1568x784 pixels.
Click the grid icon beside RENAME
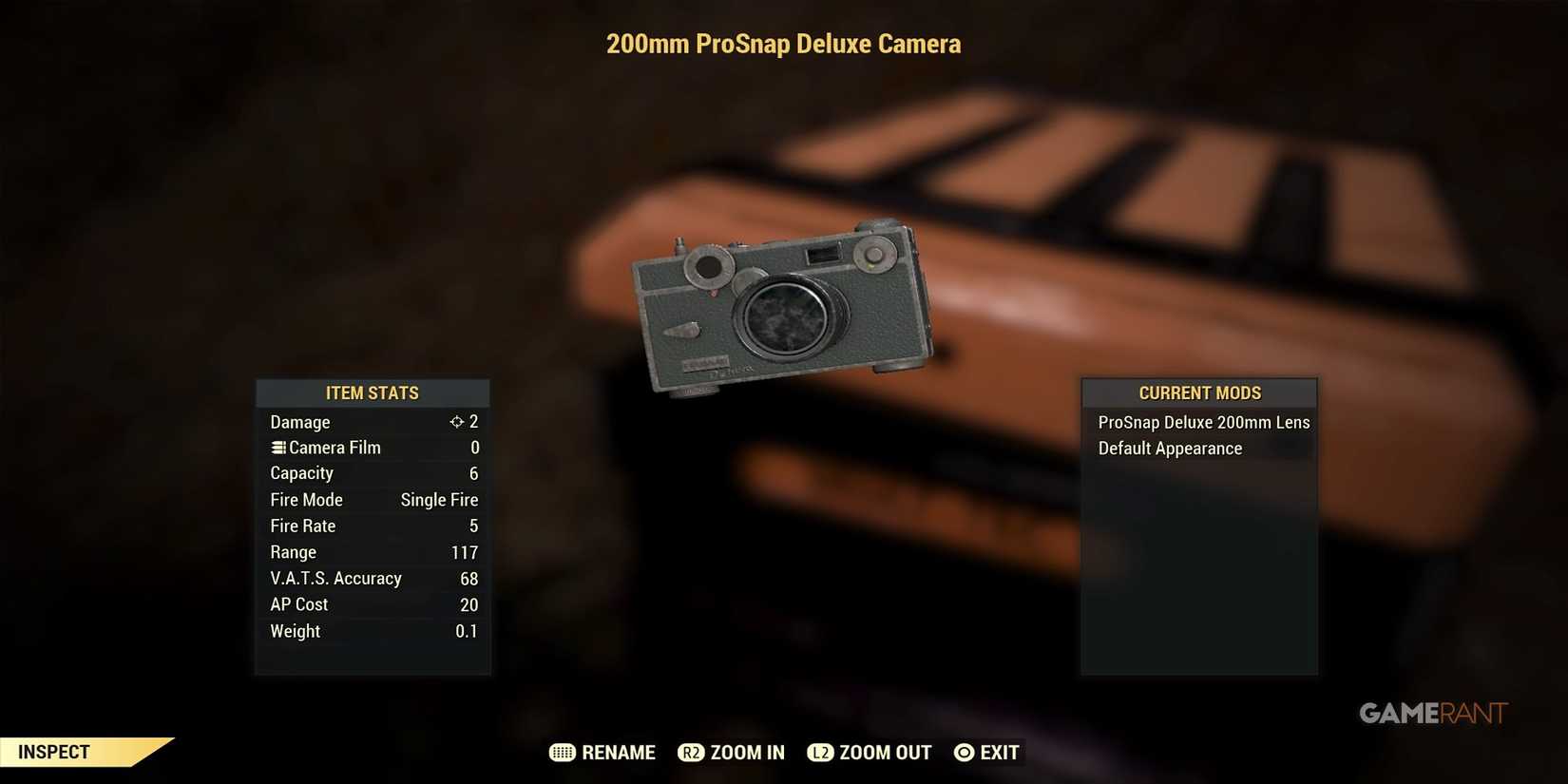click(x=561, y=752)
